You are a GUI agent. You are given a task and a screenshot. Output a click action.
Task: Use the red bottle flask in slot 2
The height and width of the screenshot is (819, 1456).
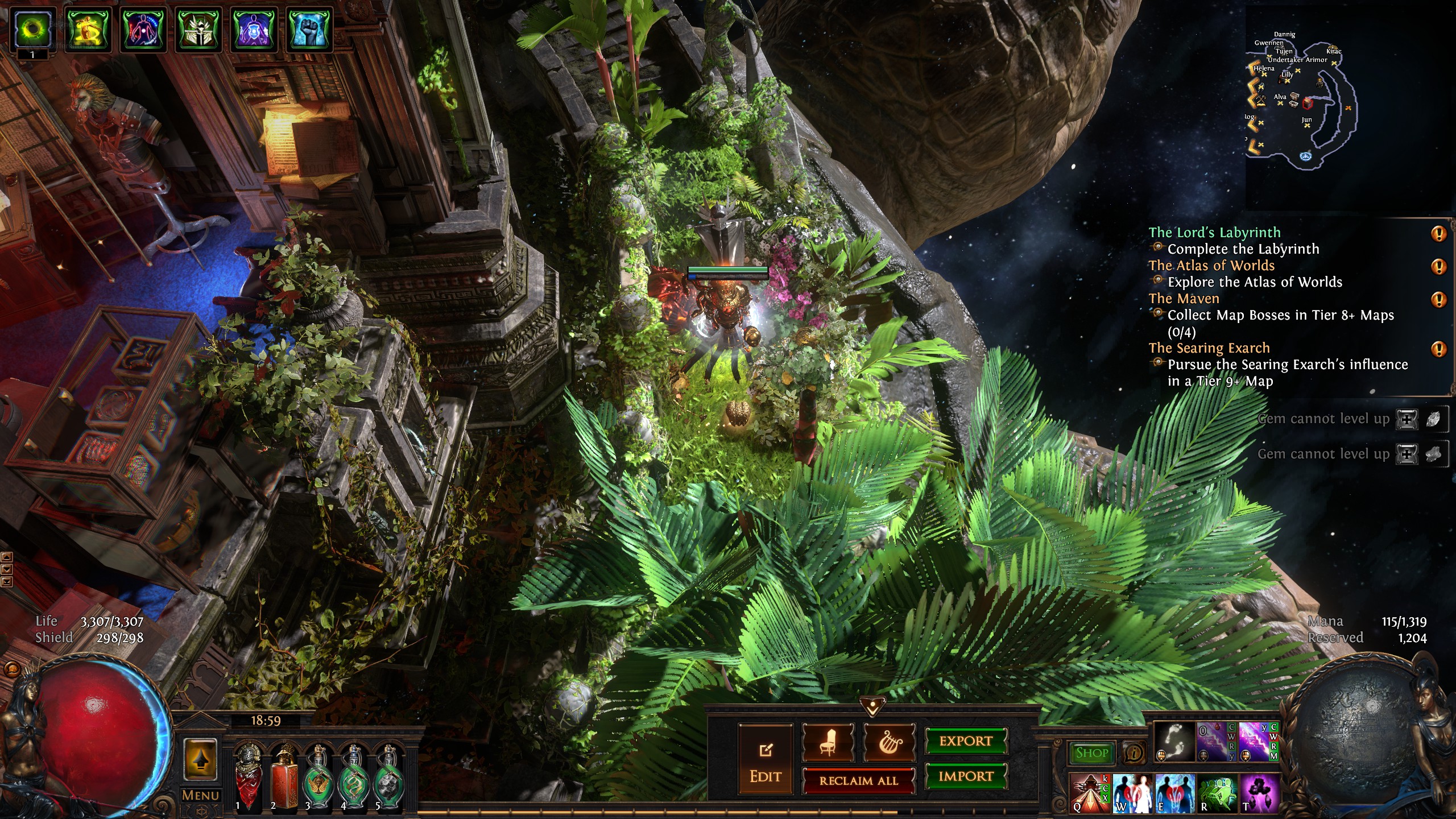pos(283,775)
